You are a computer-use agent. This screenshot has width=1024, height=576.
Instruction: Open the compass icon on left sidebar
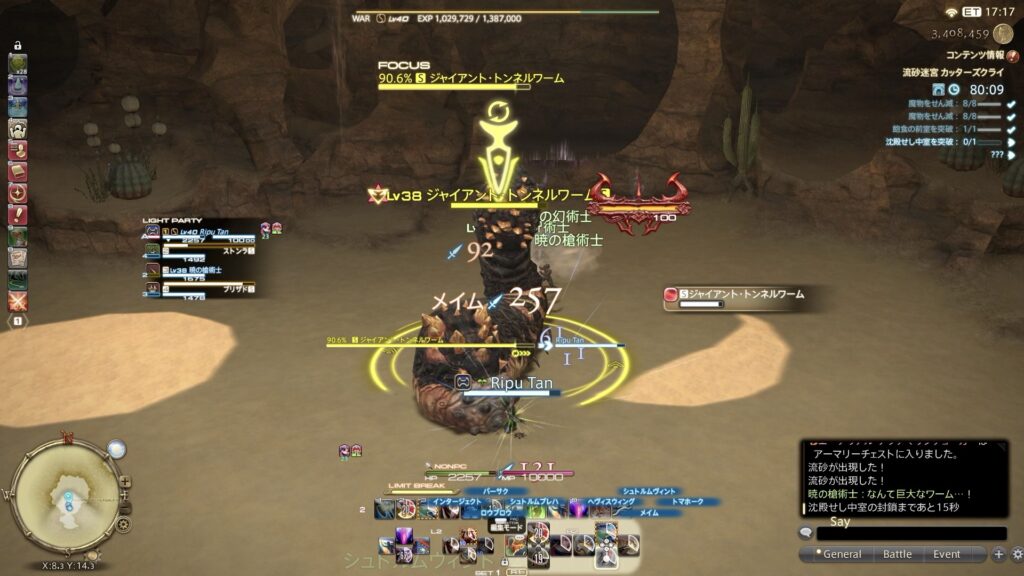18,193
